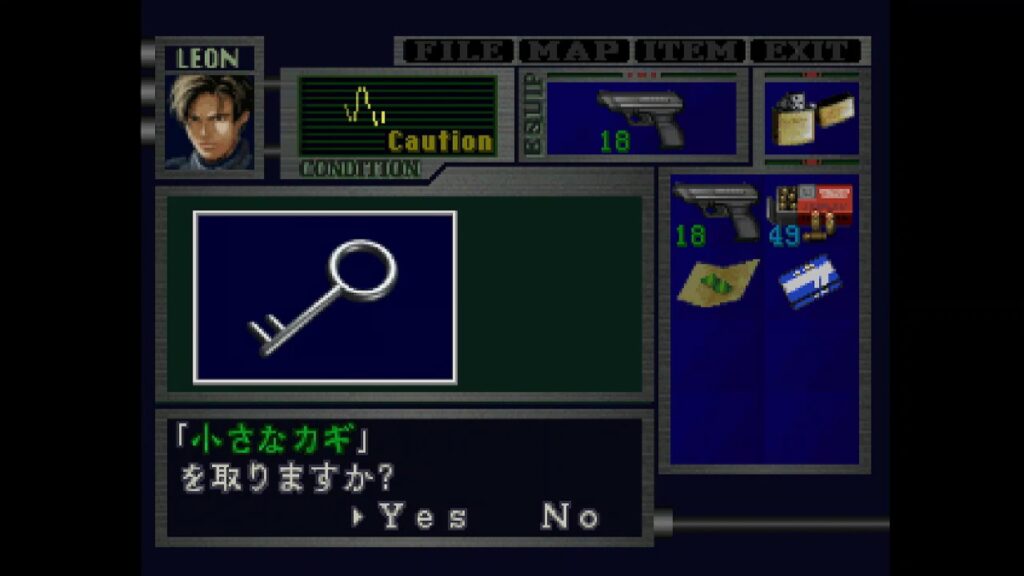The image size is (1024, 576).
Task: Switch to the MAP tab
Action: click(575, 51)
